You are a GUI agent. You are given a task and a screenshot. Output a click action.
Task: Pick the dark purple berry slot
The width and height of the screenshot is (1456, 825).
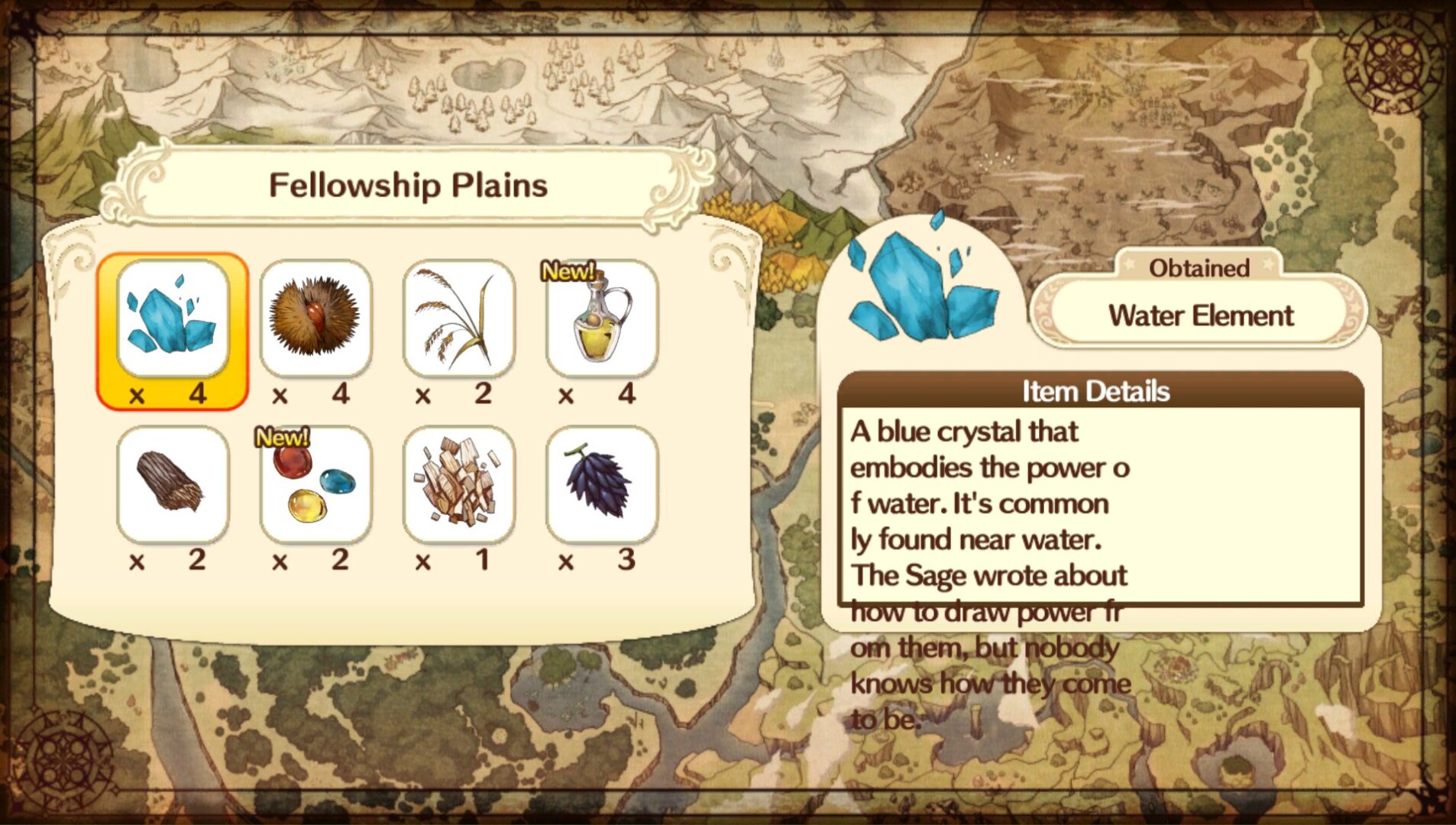(602, 484)
